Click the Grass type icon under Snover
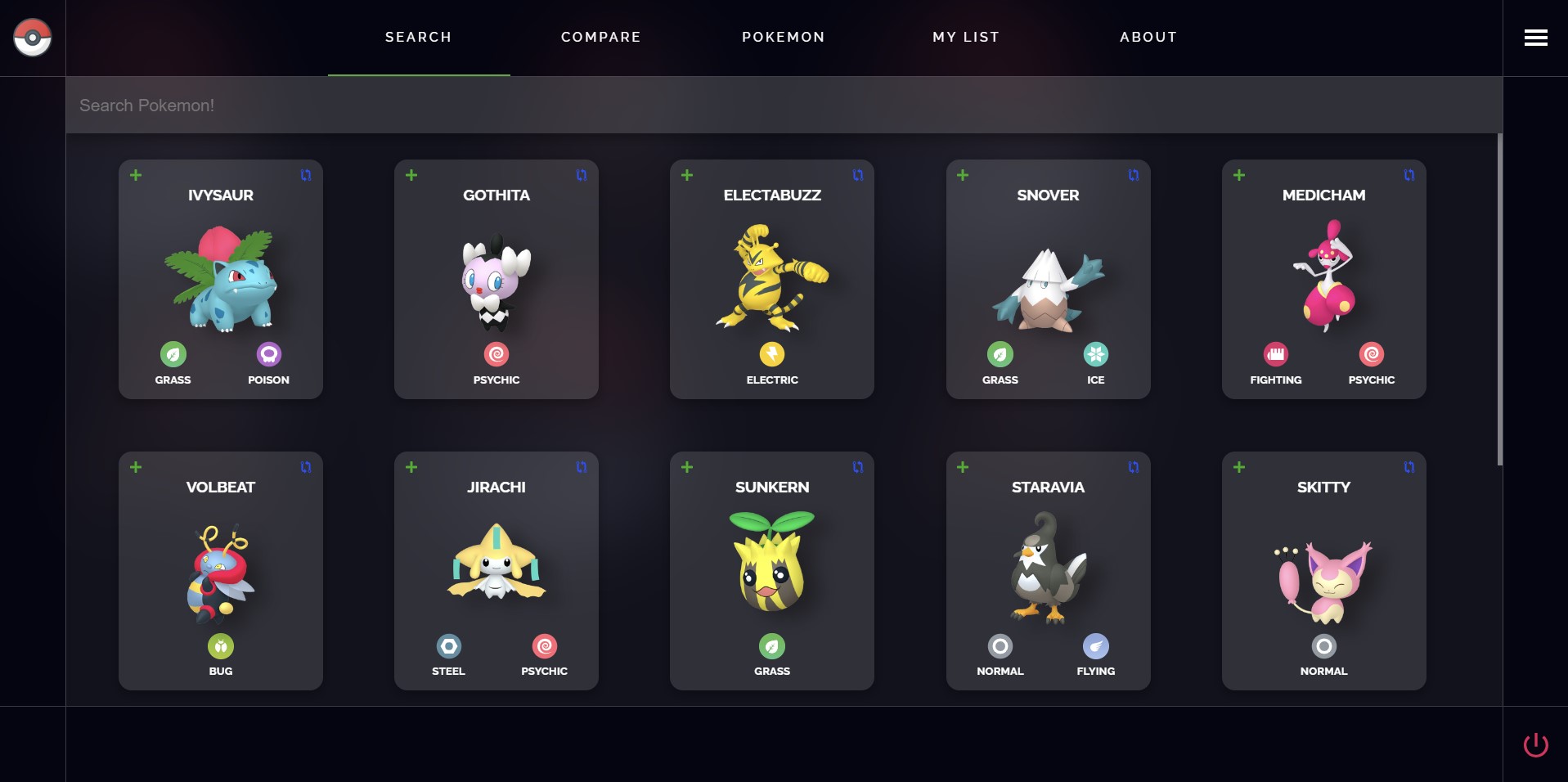The height and width of the screenshot is (782, 1568). [1000, 355]
